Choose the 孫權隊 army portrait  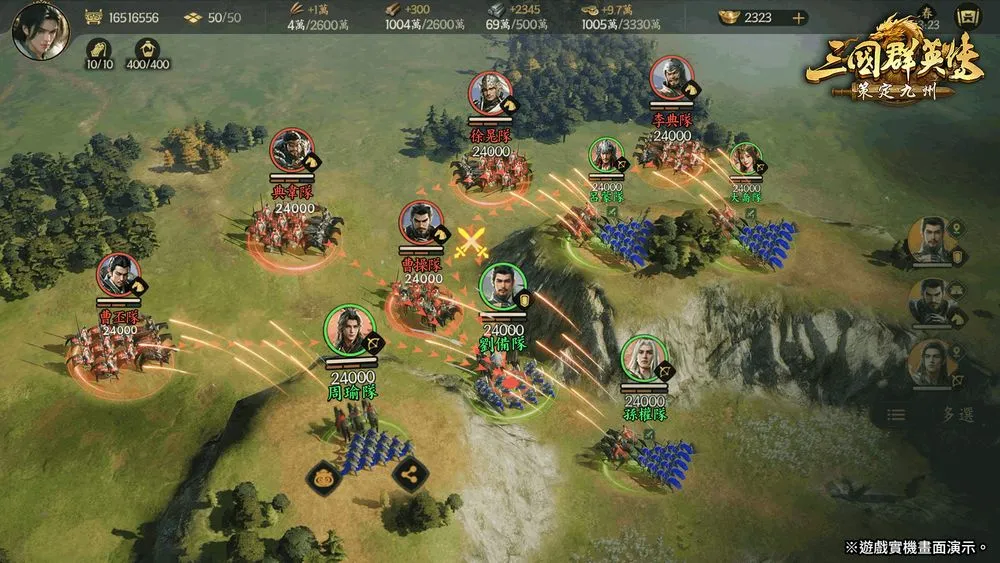point(643,360)
